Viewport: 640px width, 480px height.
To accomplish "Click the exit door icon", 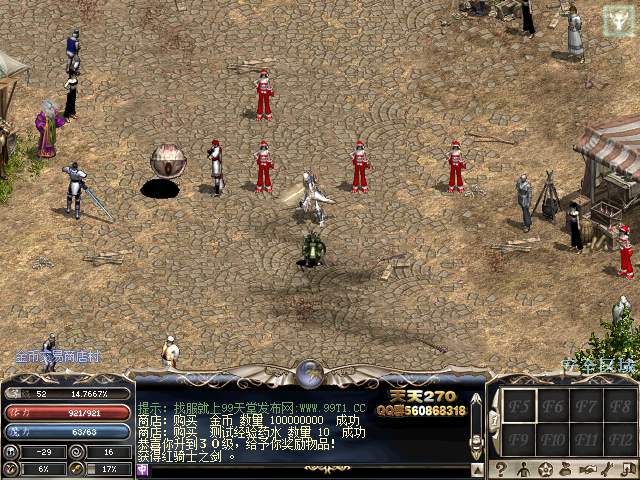I will click(628, 469).
